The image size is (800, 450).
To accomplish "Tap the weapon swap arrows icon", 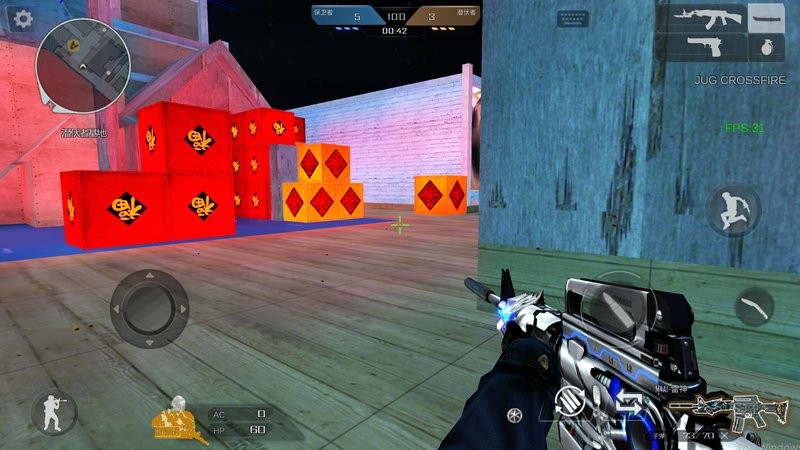I will click(629, 404).
